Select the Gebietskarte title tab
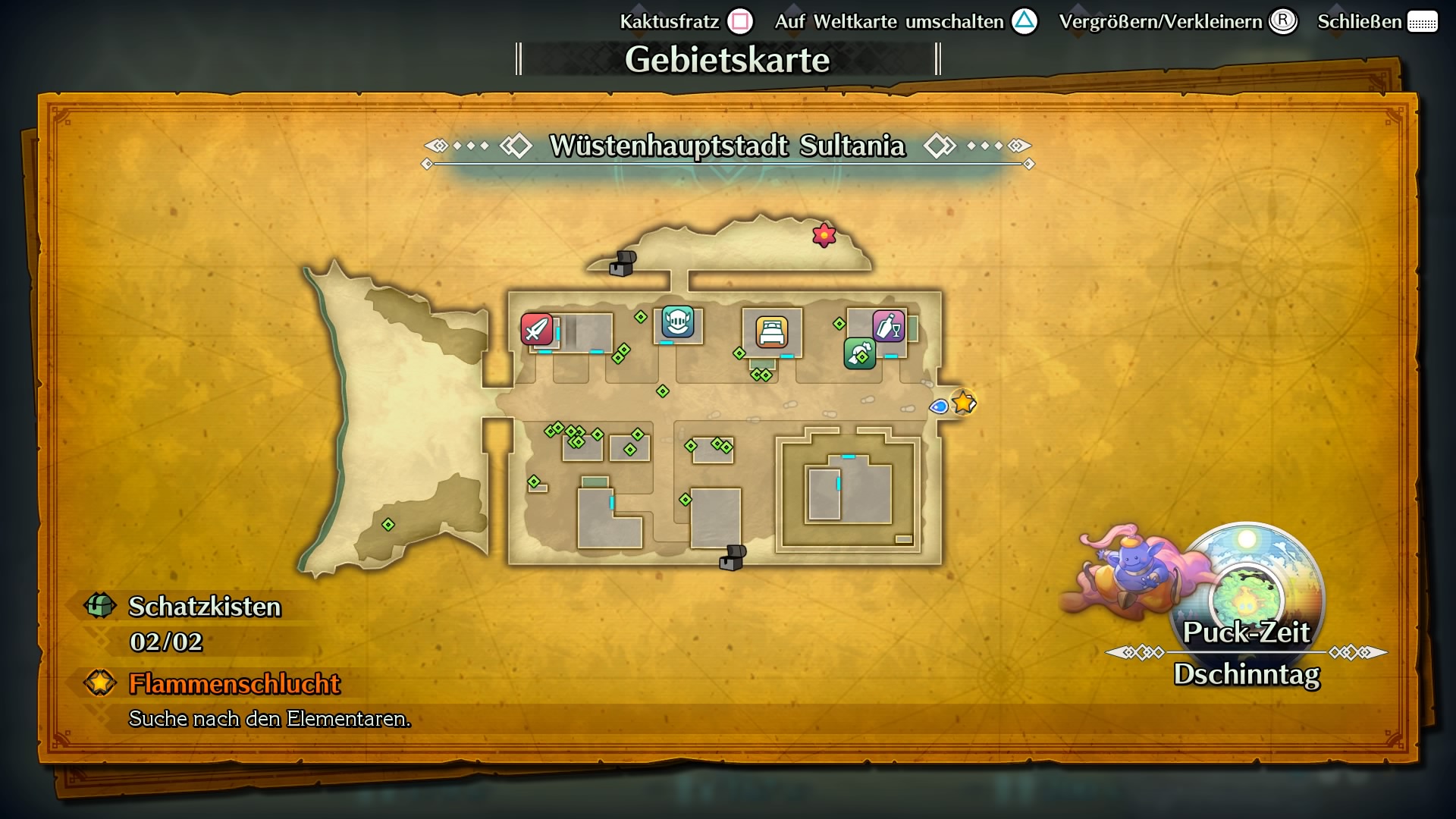The image size is (1456, 819). (x=727, y=58)
